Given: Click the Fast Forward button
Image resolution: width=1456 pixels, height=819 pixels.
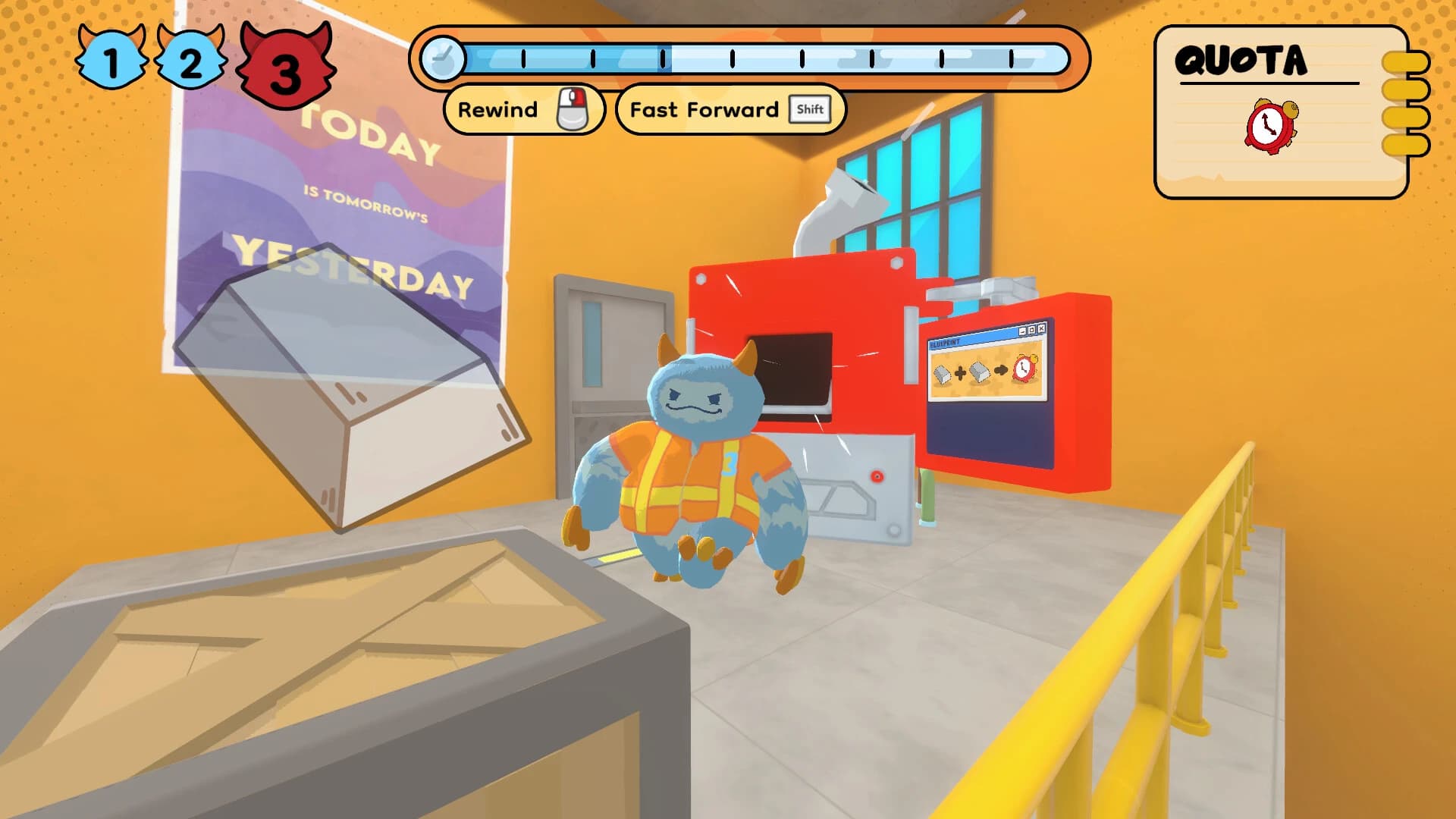Looking at the screenshot, I should point(730,110).
